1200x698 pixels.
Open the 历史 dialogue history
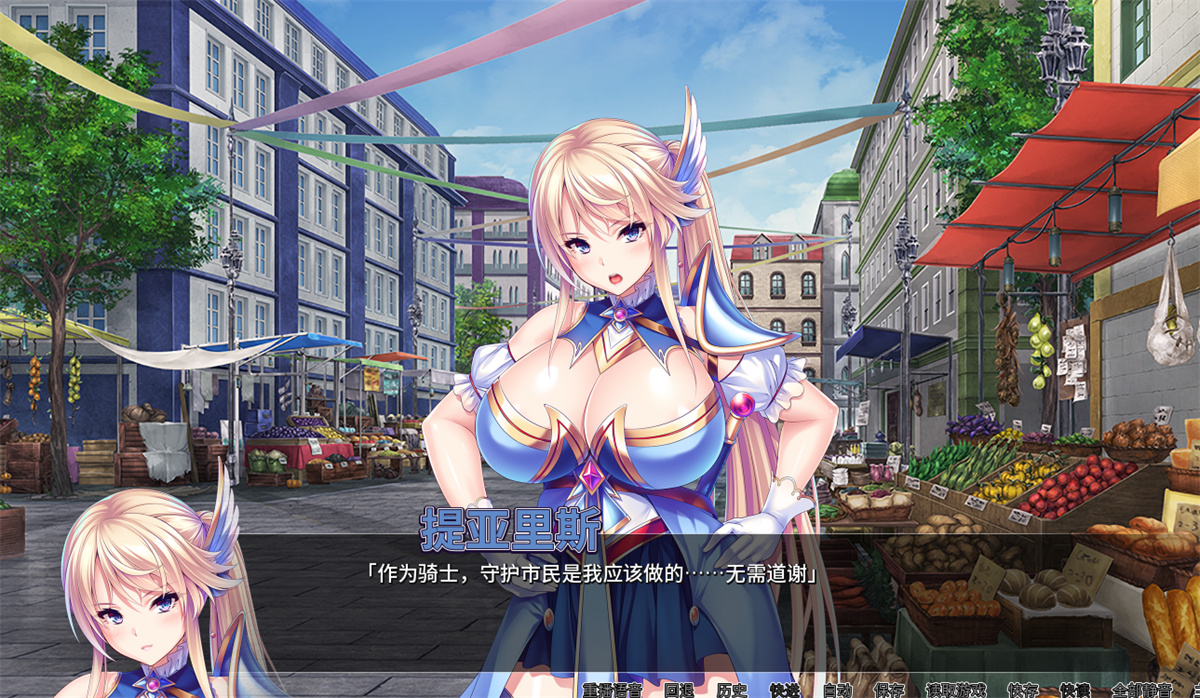coord(732,689)
